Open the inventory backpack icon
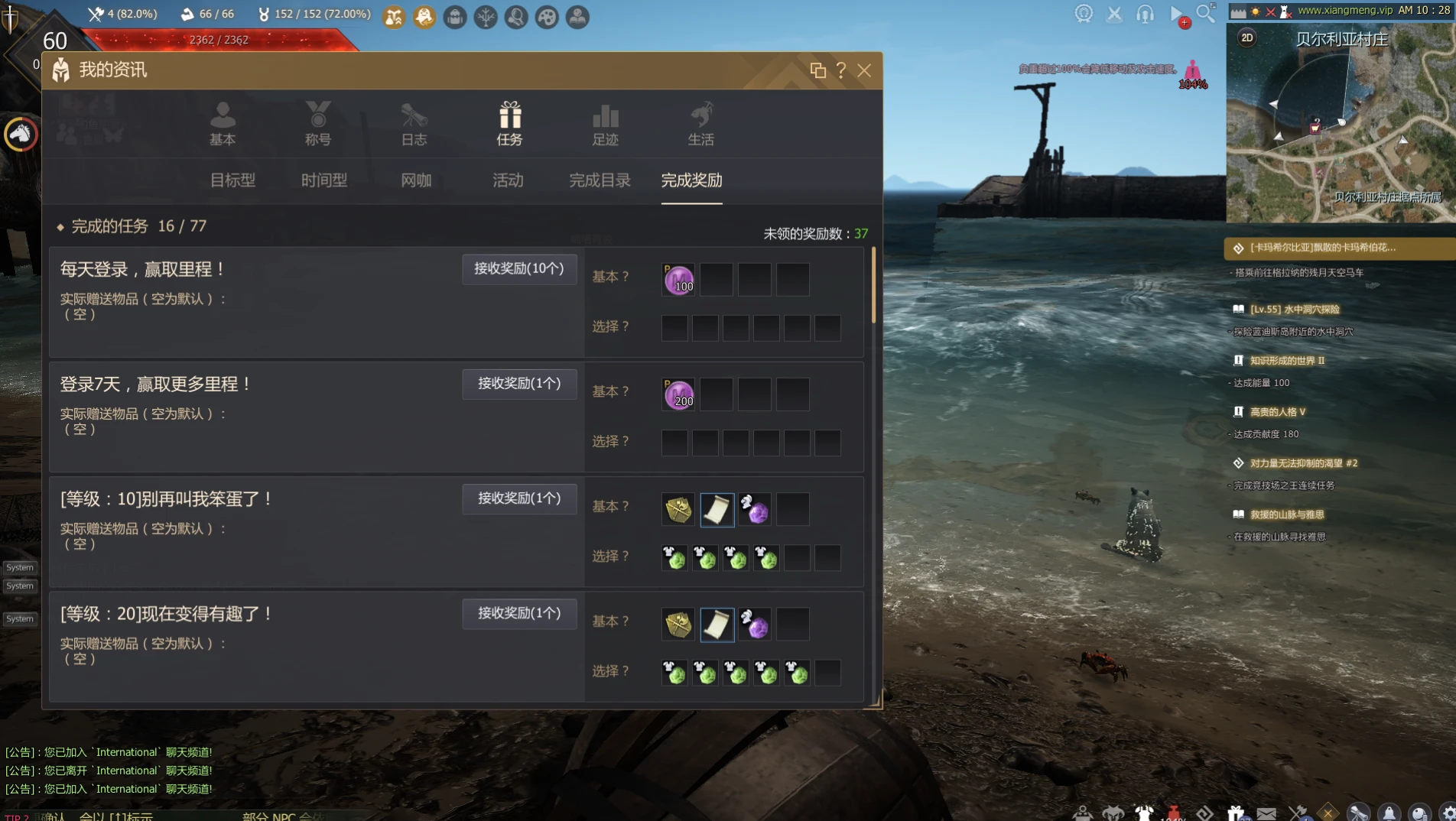The image size is (1456, 821). point(455,18)
